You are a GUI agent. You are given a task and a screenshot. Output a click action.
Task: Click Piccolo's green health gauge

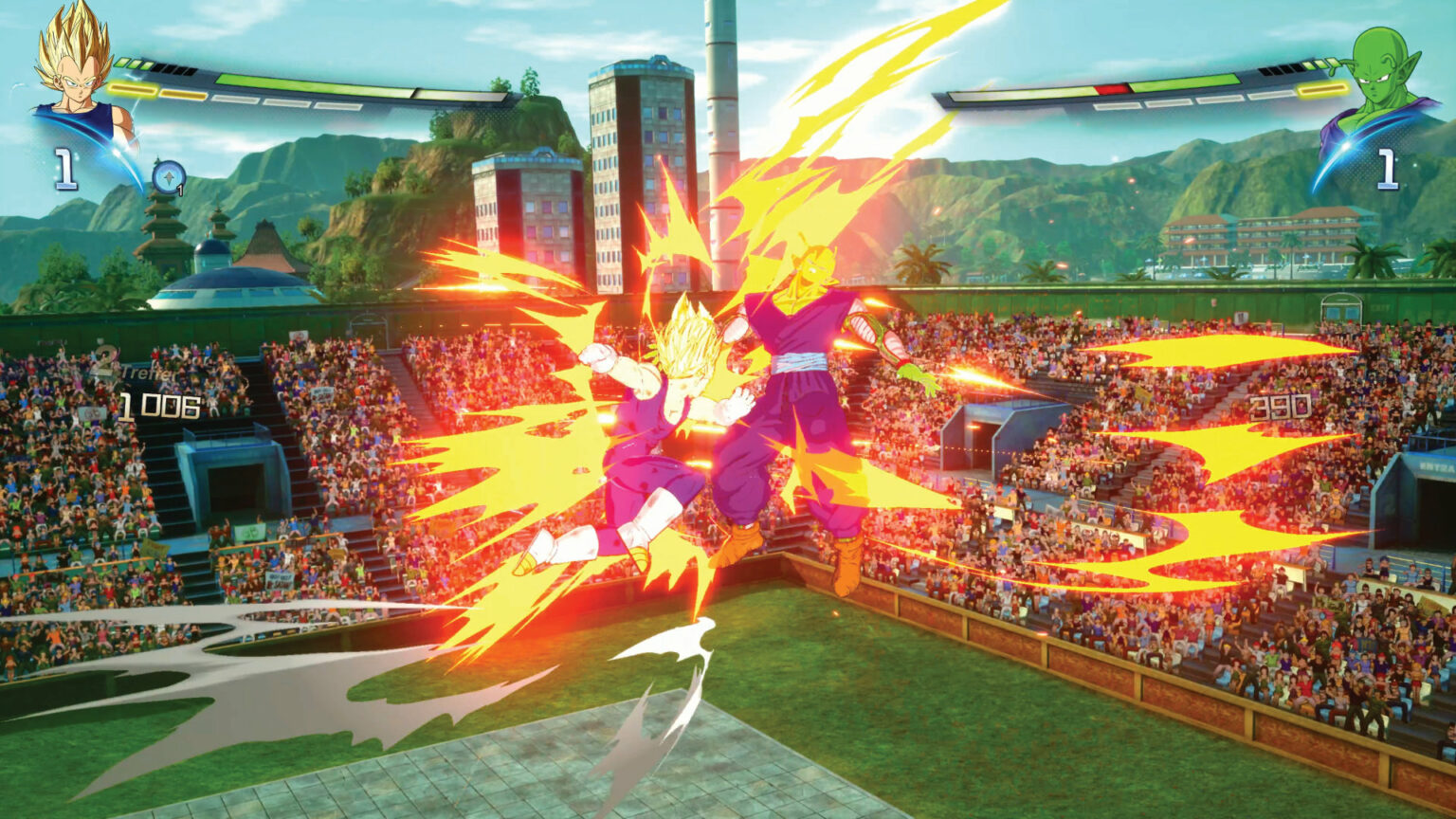1185,80
